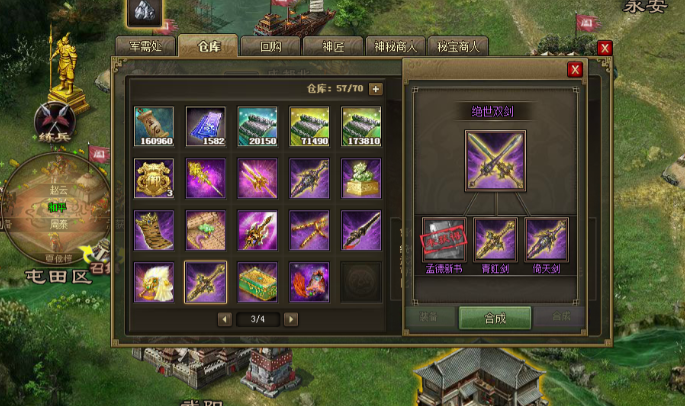Image resolution: width=685 pixels, height=406 pixels.
Task: Choose the green treasure chest item
Action: [258, 281]
